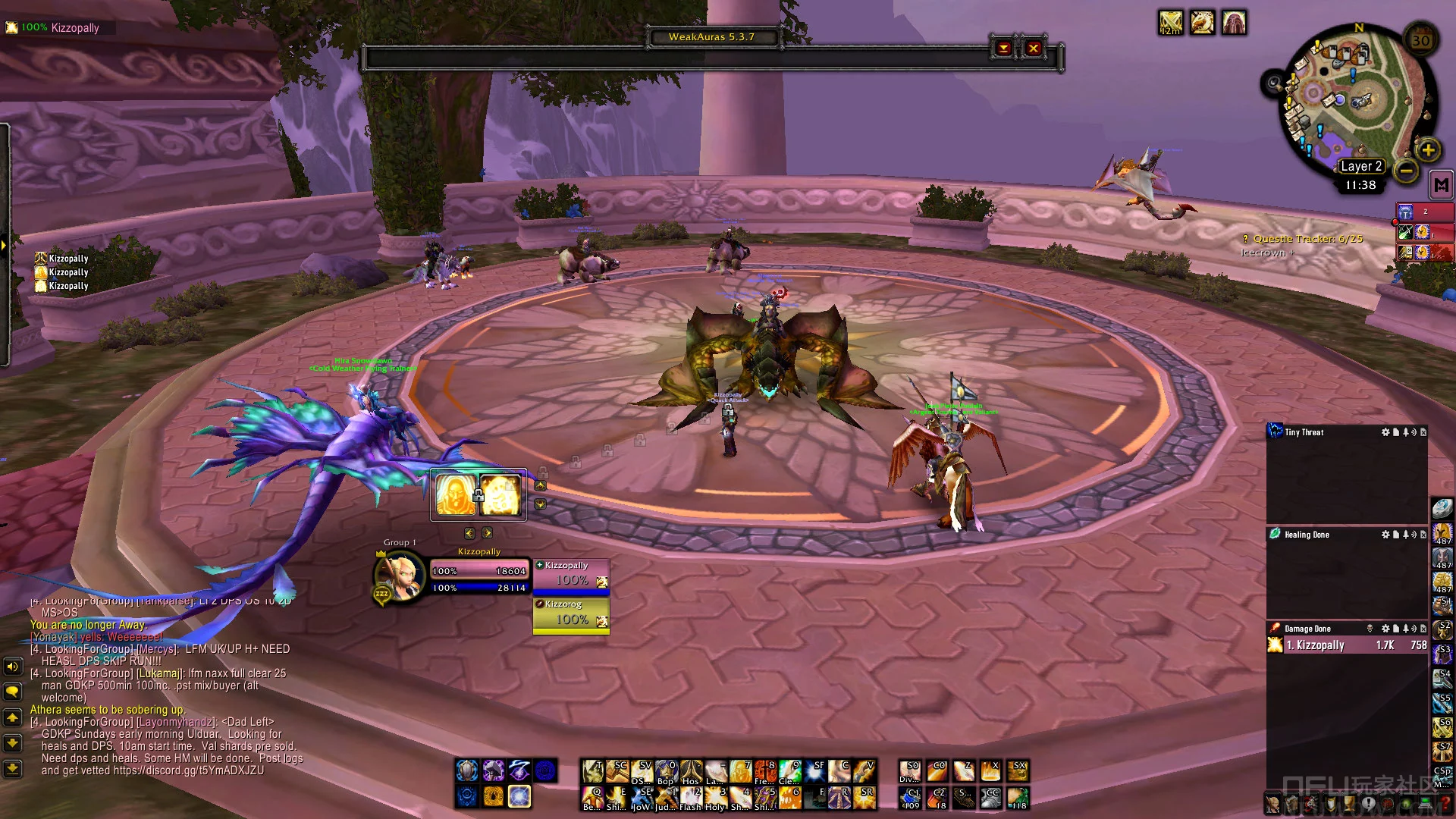
Task: Click the Holy spell on key 3
Action: 716,797
